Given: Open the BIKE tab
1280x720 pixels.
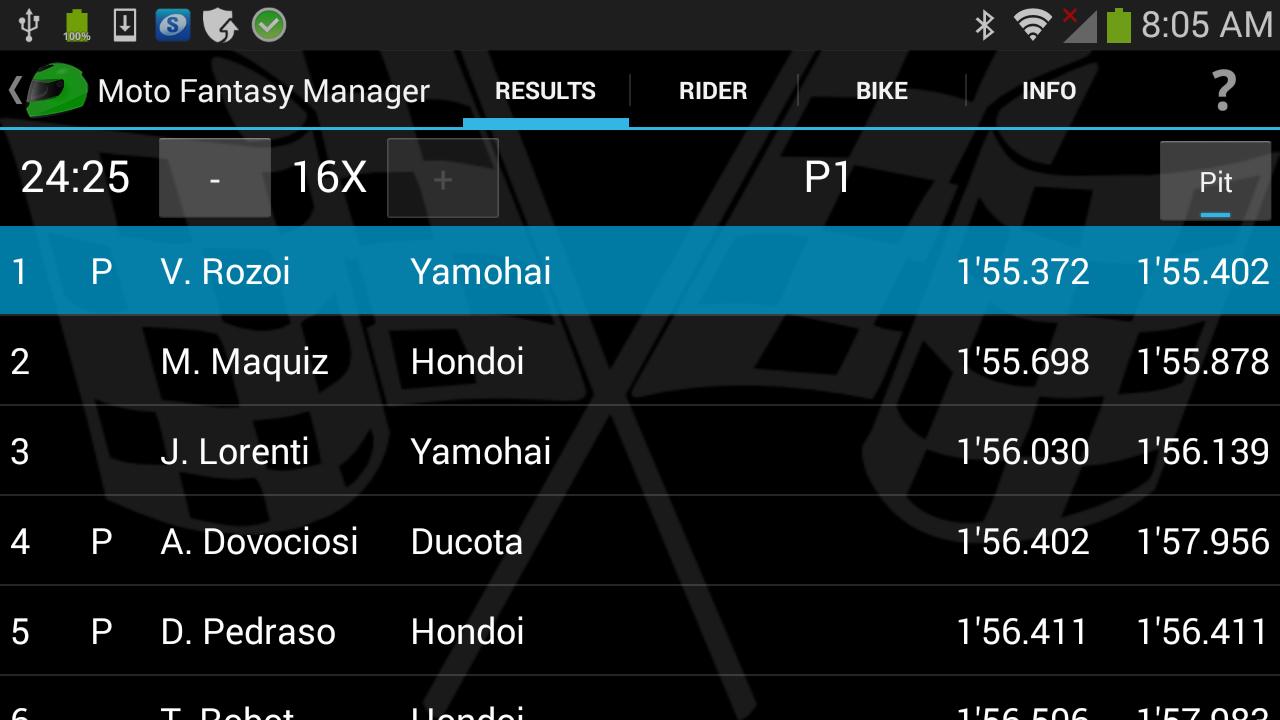Looking at the screenshot, I should [x=881, y=90].
